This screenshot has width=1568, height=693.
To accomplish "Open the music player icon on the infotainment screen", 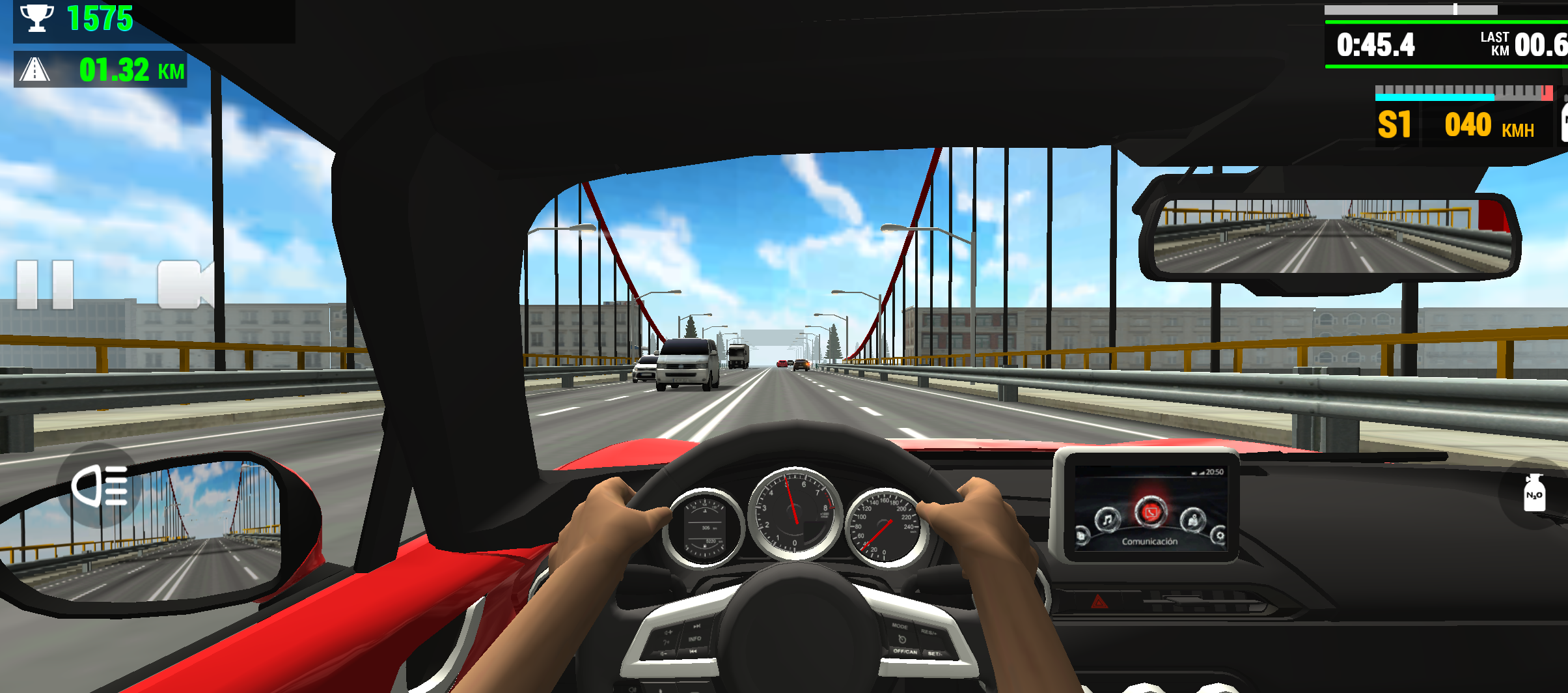I will pyautogui.click(x=1107, y=520).
